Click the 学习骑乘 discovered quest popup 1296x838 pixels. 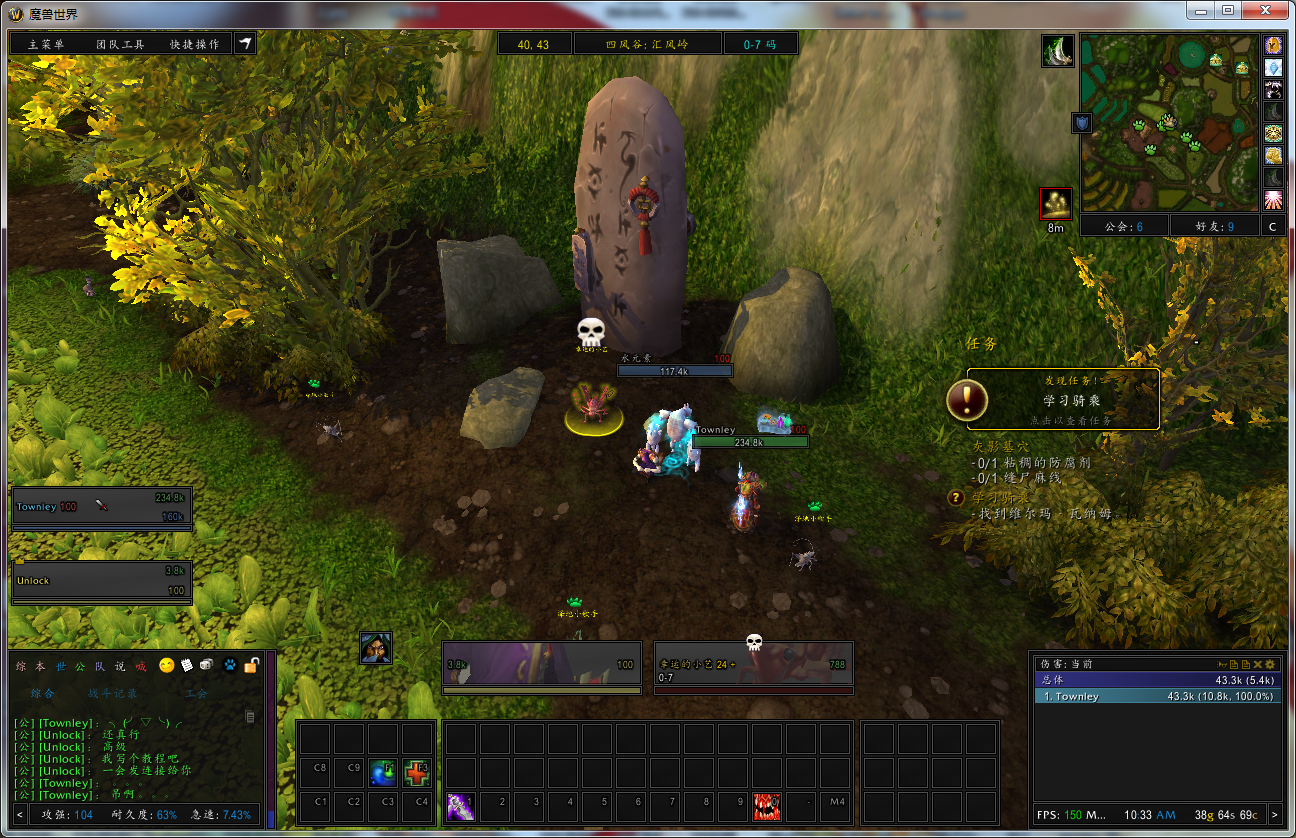(x=1063, y=400)
